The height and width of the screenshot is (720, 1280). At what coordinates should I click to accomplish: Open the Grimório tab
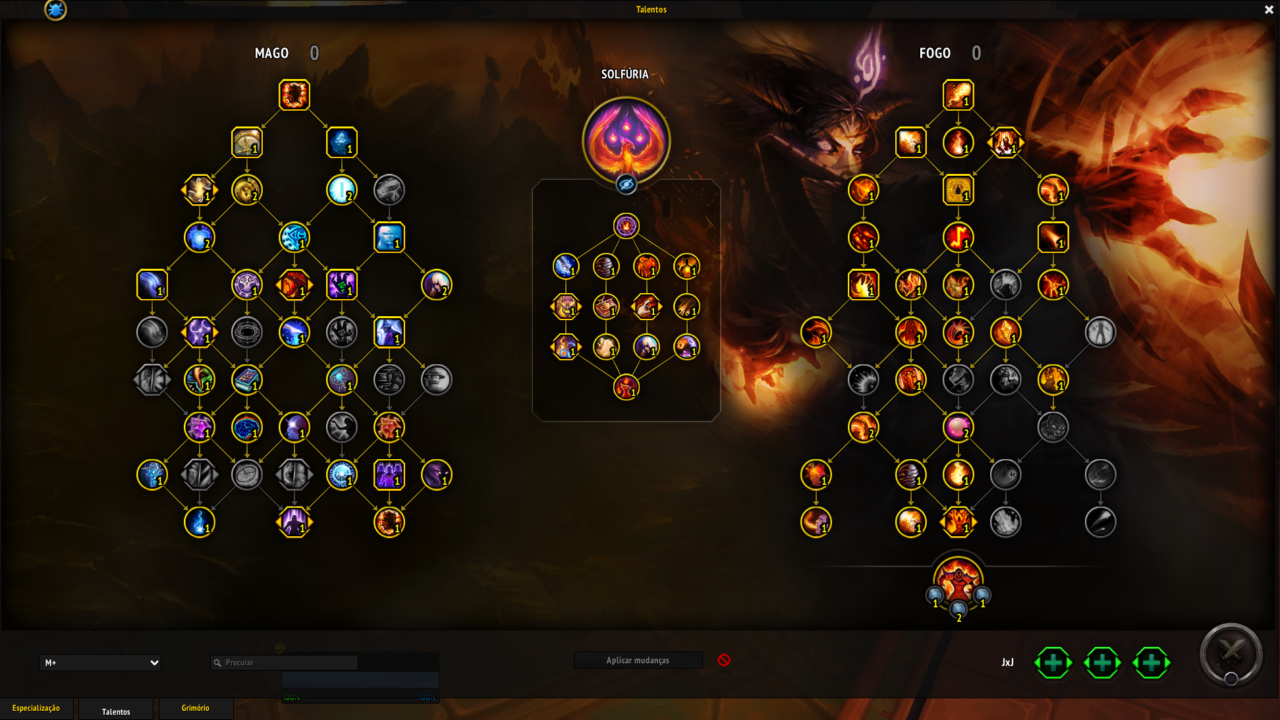(x=195, y=708)
